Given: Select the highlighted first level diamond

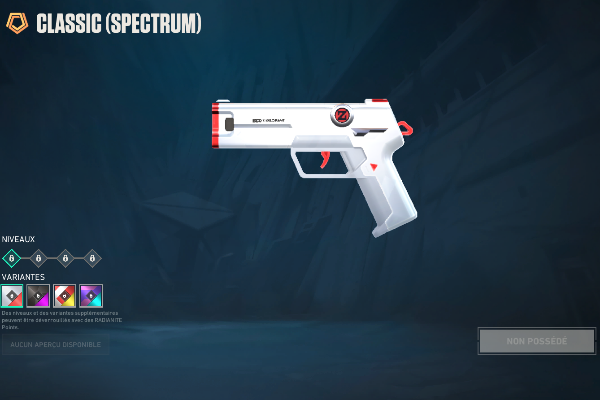Looking at the screenshot, I should point(12,258).
